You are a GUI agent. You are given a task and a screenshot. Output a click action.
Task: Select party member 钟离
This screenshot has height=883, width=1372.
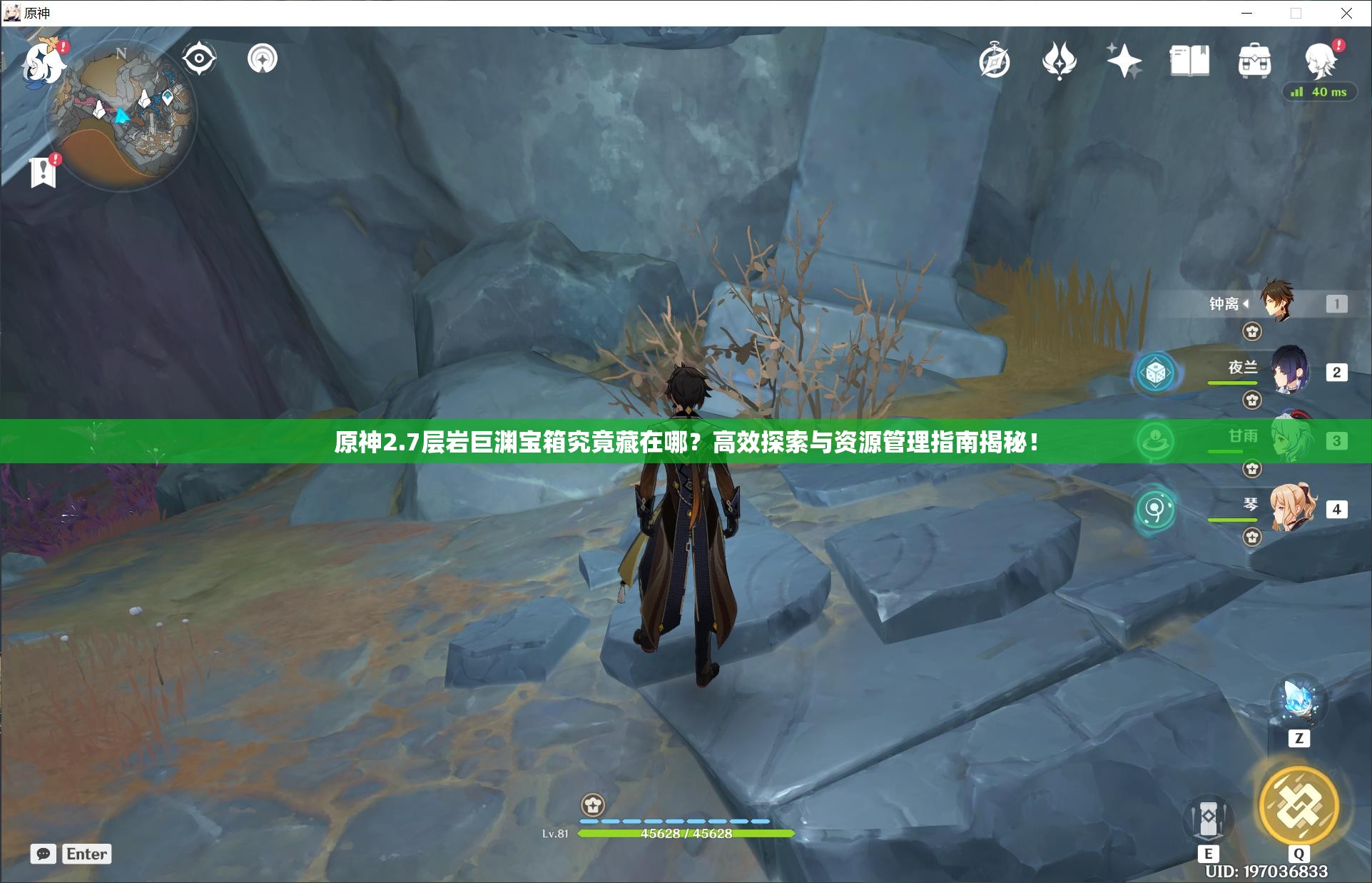coord(1277,303)
